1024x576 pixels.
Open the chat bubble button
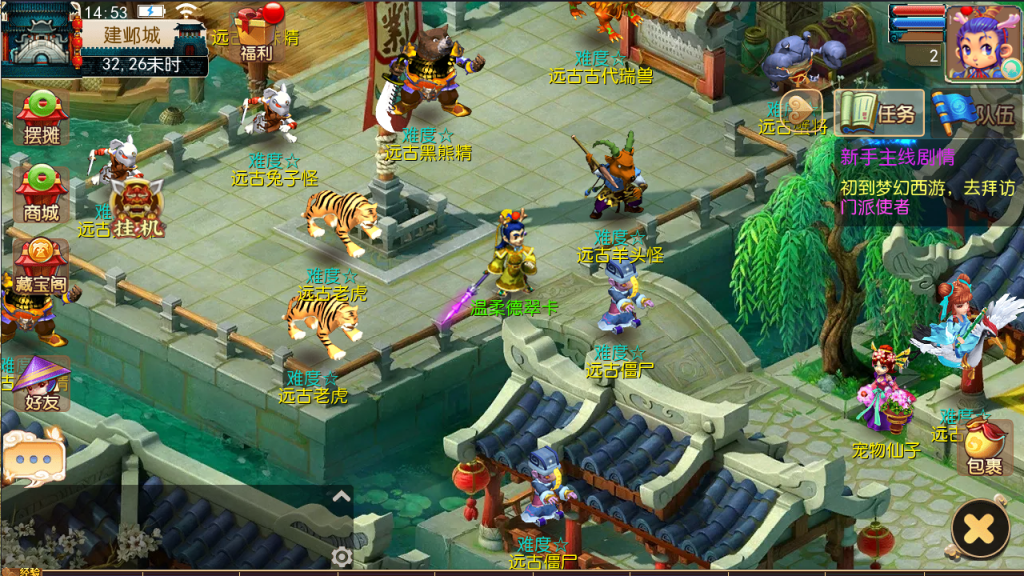pos(34,458)
